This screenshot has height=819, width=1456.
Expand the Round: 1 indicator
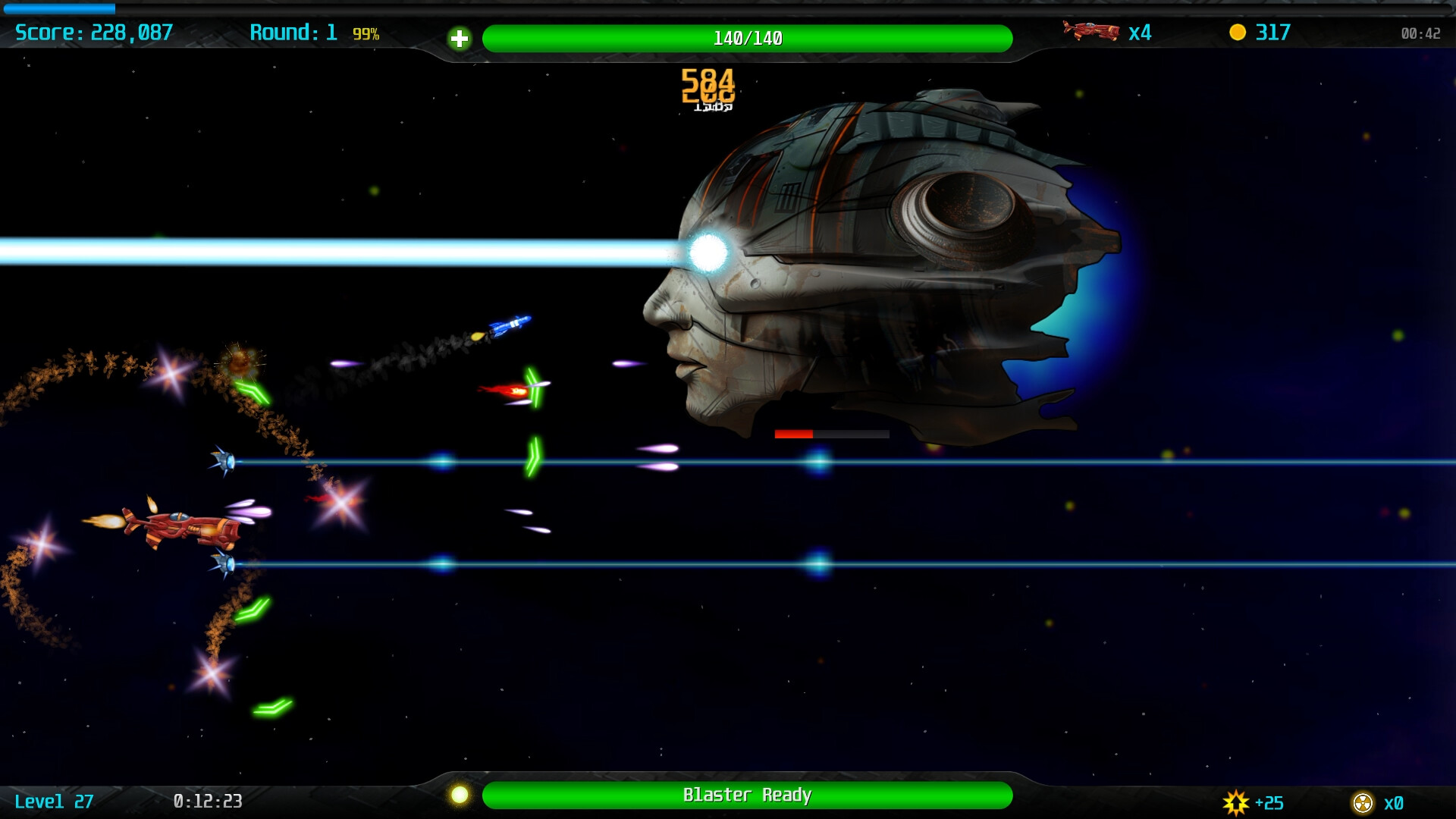tap(296, 33)
